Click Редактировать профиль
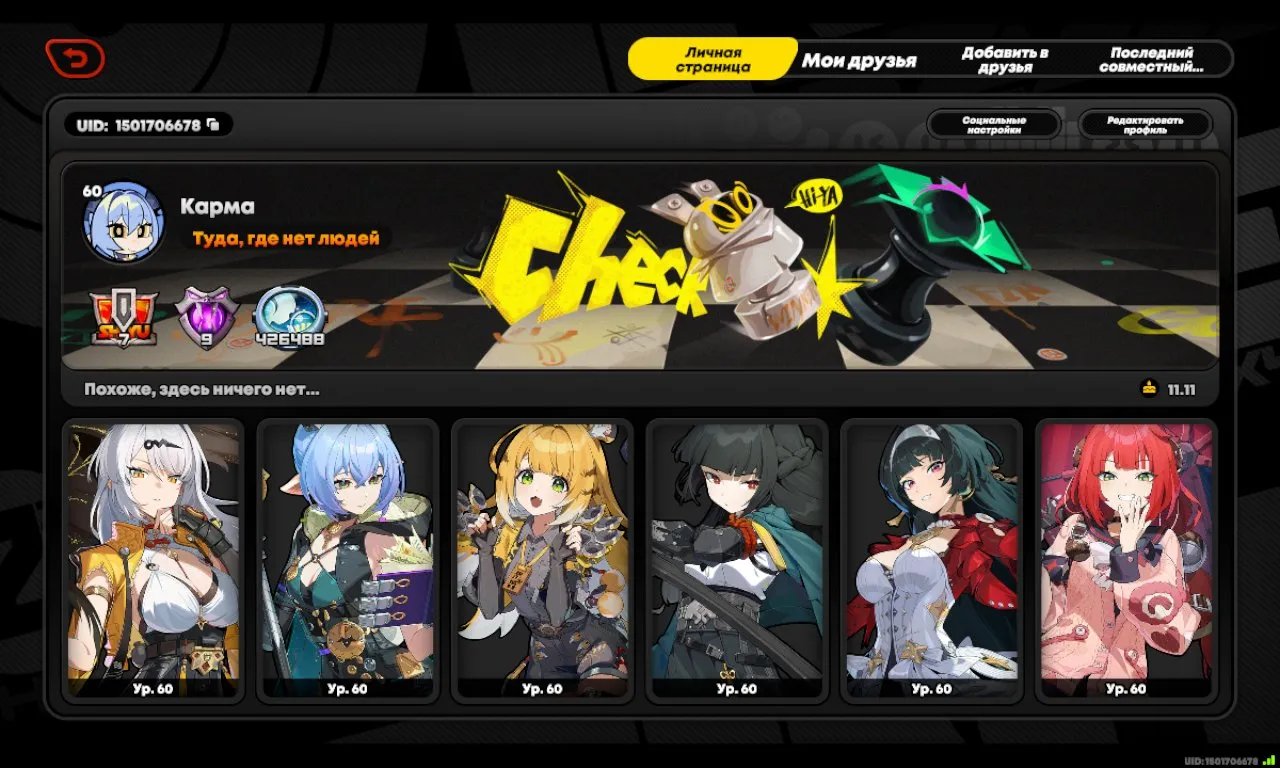Image resolution: width=1280 pixels, height=768 pixels. click(x=1144, y=124)
